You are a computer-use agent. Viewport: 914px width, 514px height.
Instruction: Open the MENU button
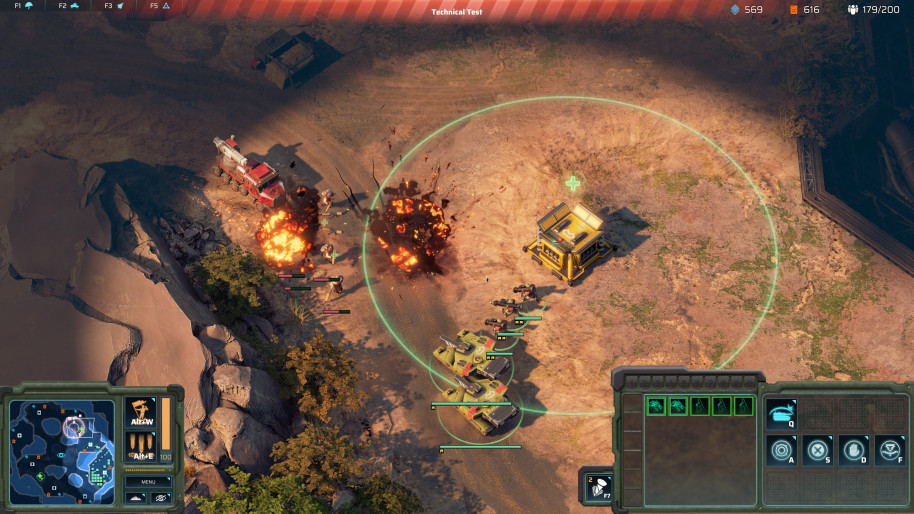click(148, 481)
